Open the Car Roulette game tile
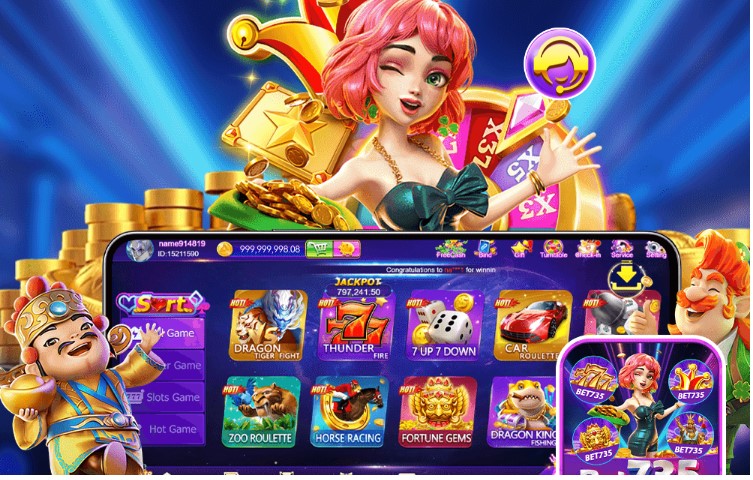This screenshot has height=480, width=753. point(532,325)
